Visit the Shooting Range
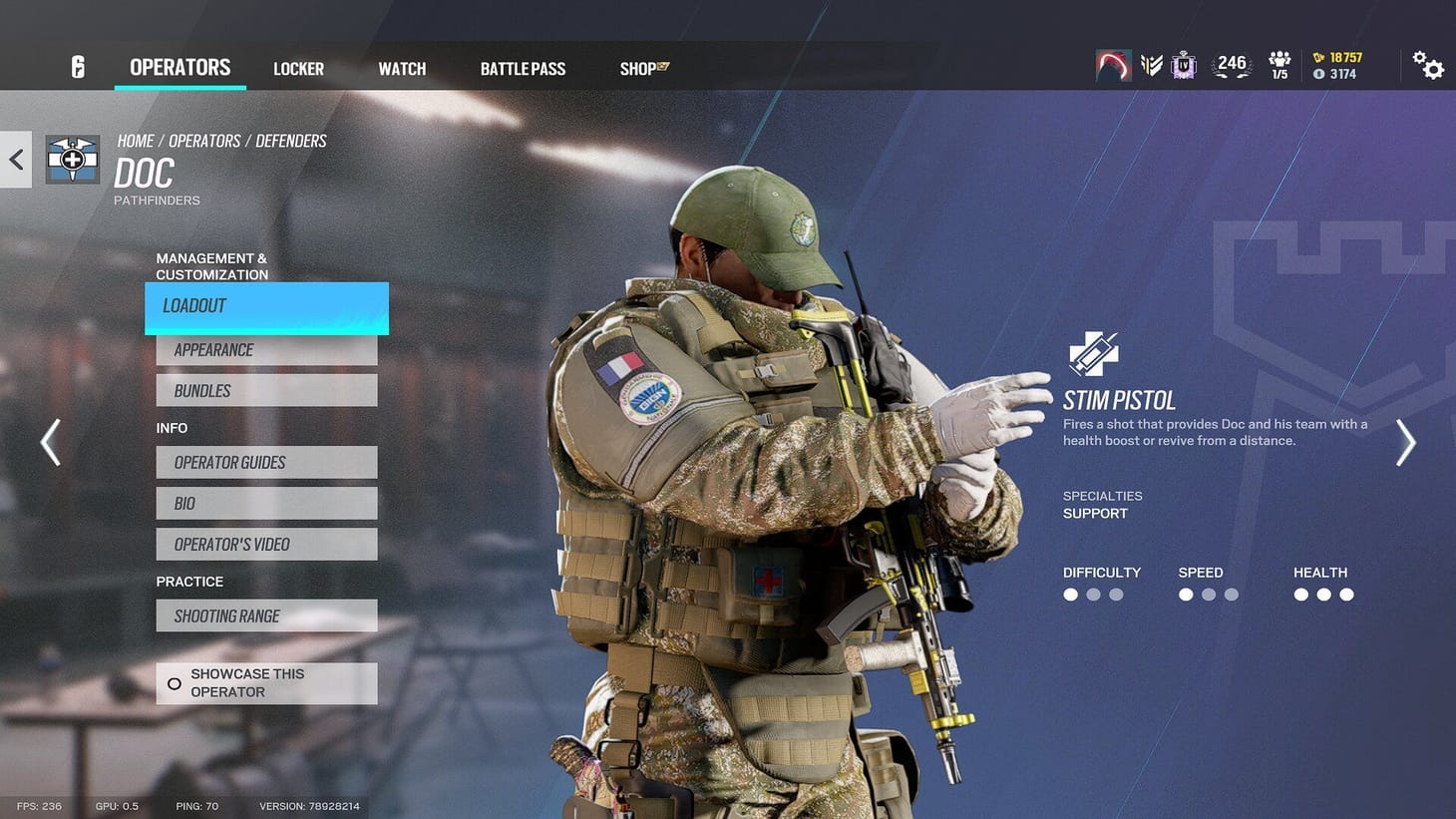The width and height of the screenshot is (1456, 819). click(x=265, y=615)
